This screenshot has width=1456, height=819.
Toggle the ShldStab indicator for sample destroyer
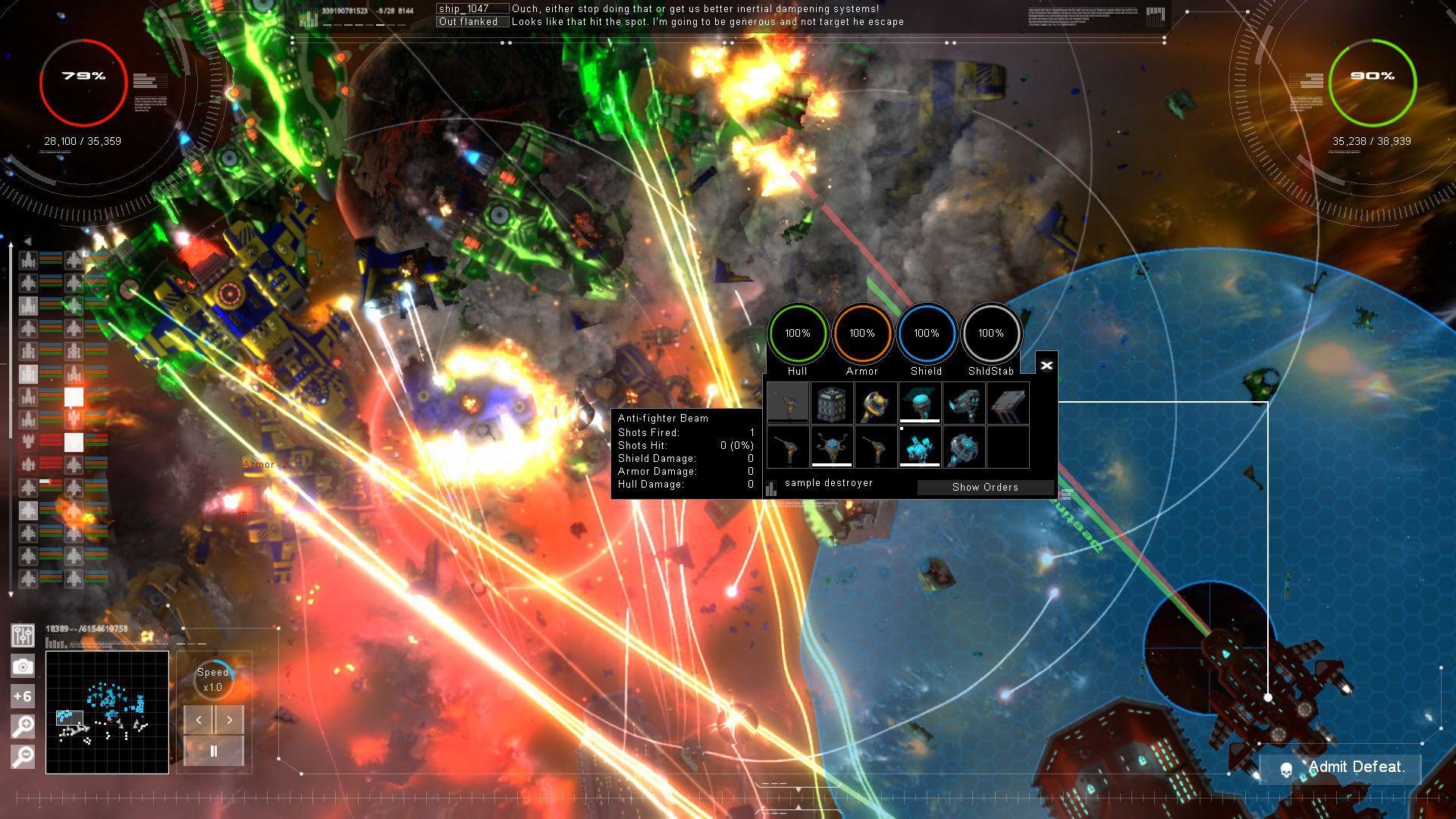click(x=991, y=332)
